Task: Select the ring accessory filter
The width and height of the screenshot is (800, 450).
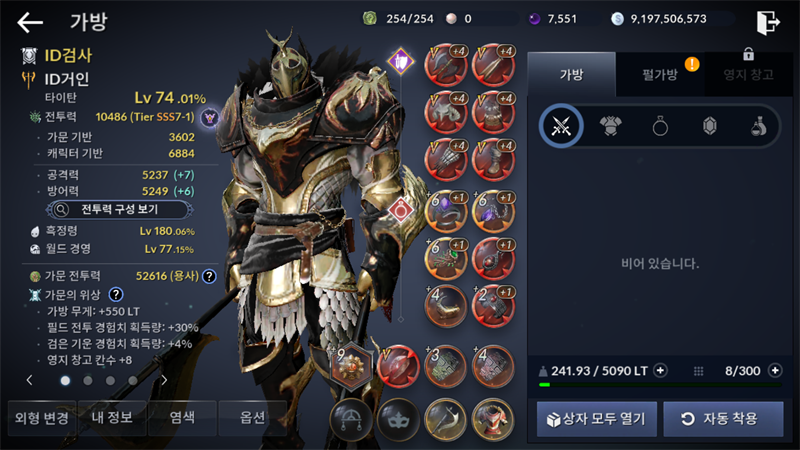Action: coord(661,126)
